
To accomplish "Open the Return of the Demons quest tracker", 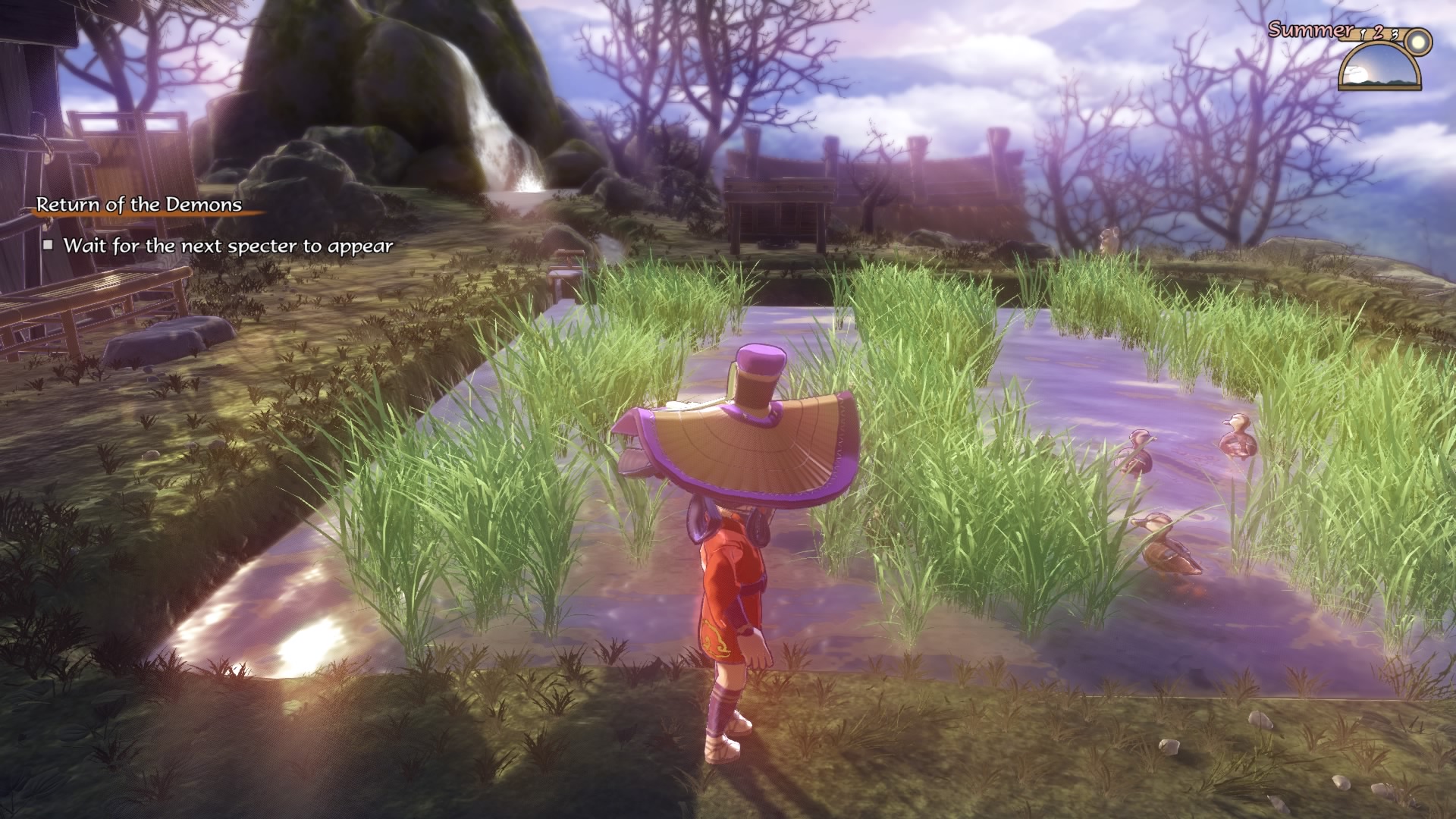I will [x=140, y=205].
